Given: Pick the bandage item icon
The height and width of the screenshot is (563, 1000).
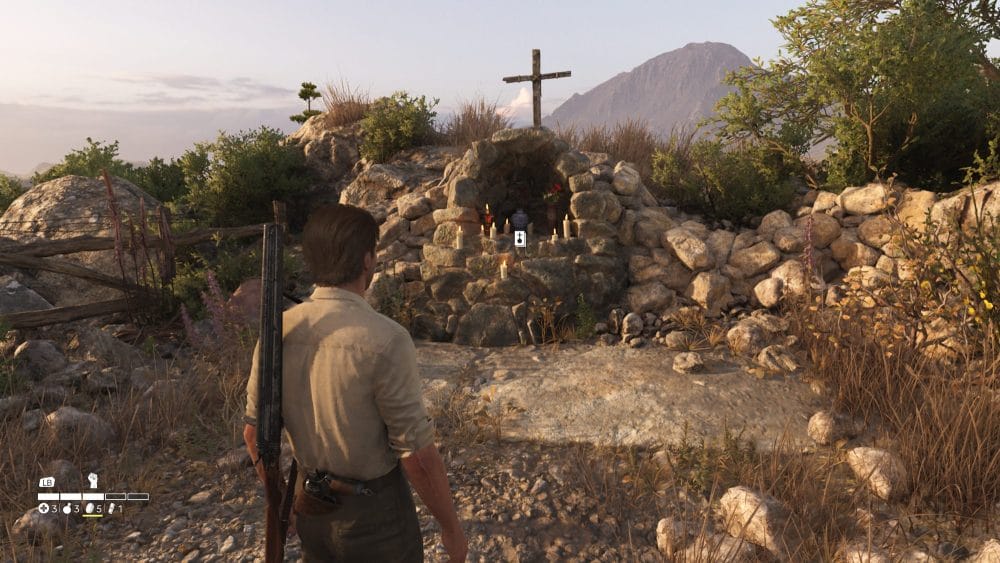Looking at the screenshot, I should tap(113, 509).
